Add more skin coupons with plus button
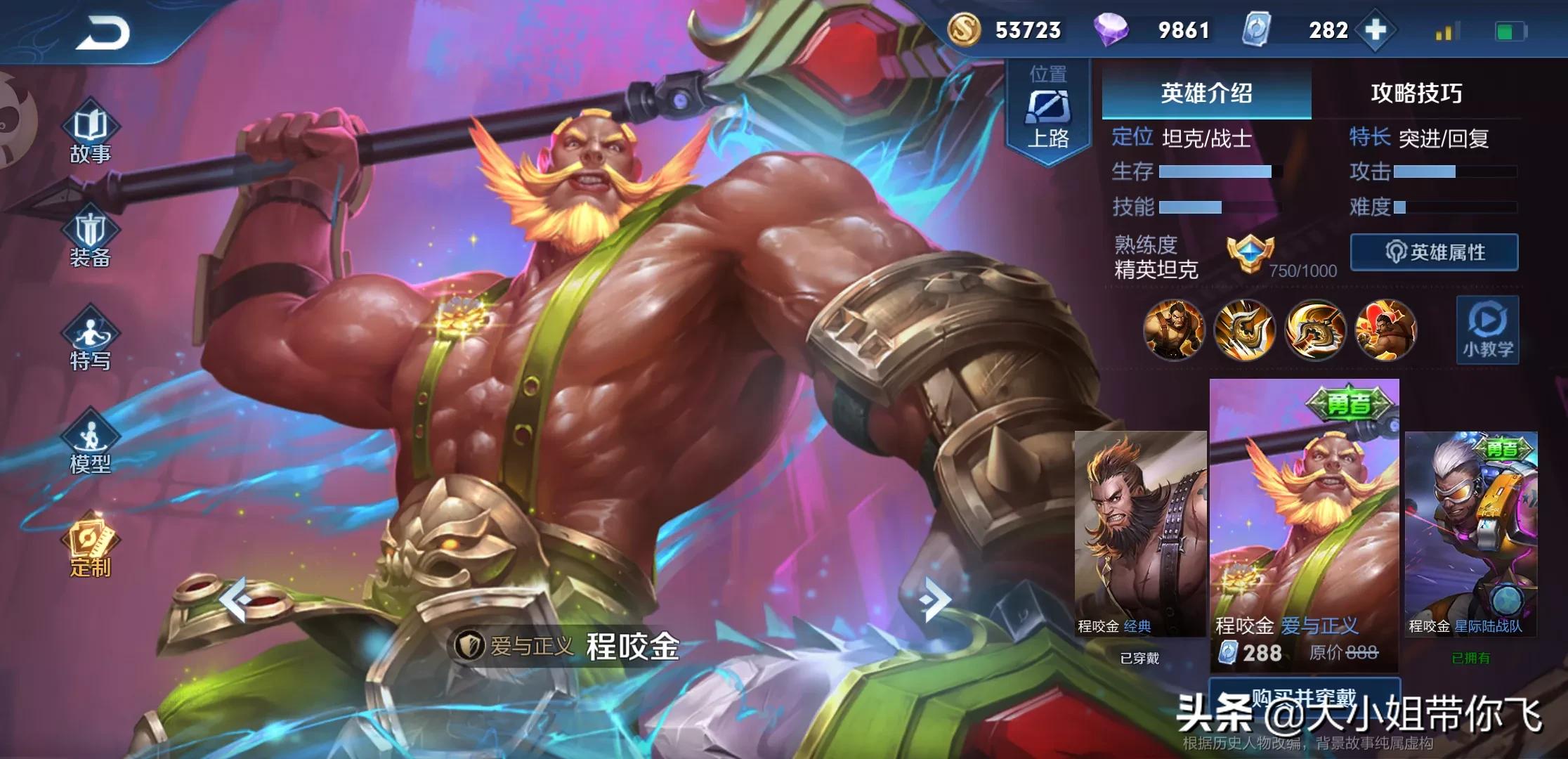The width and height of the screenshot is (1568, 759). pos(1375,30)
